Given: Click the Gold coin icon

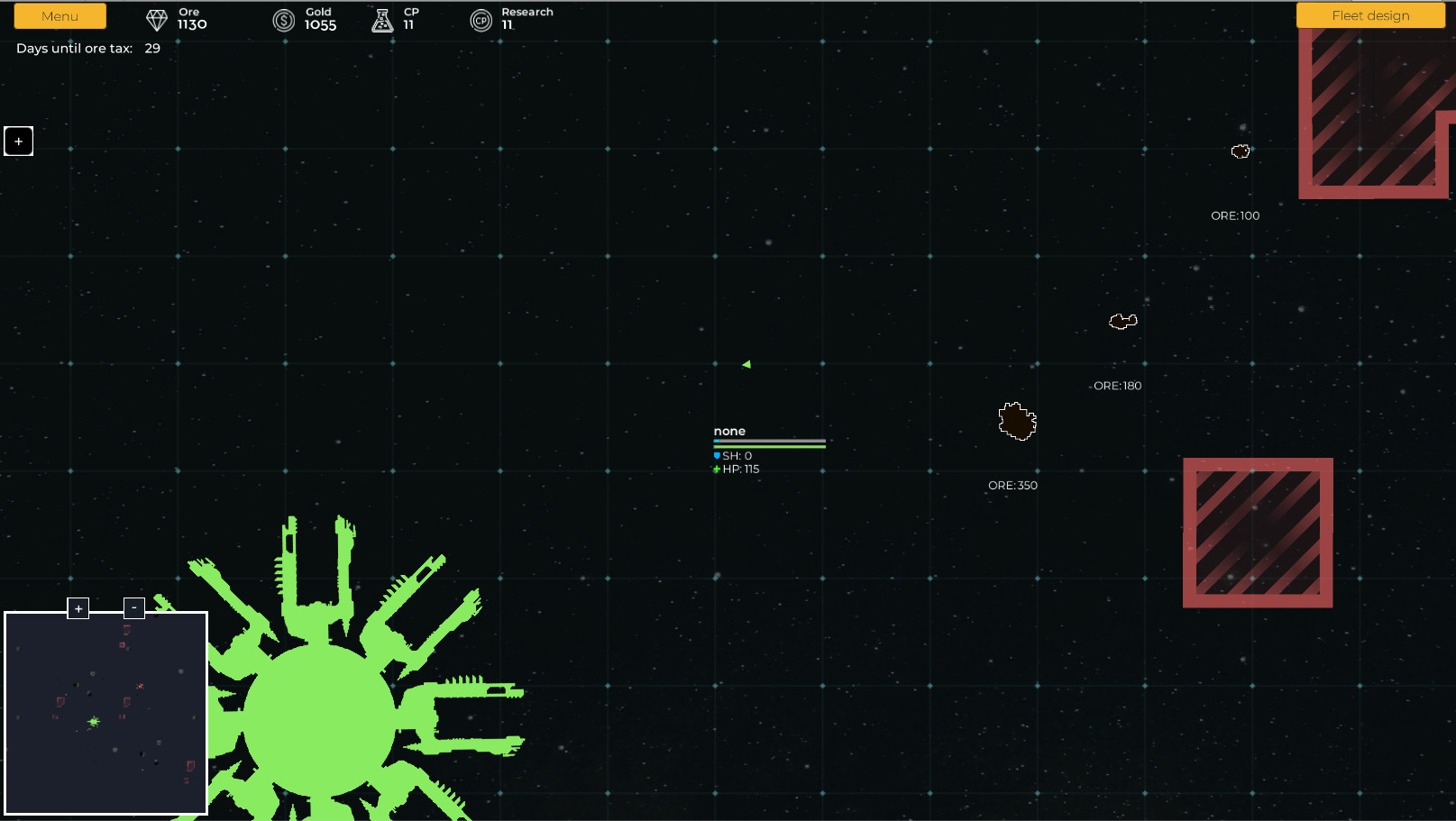Looking at the screenshot, I should 282,19.
